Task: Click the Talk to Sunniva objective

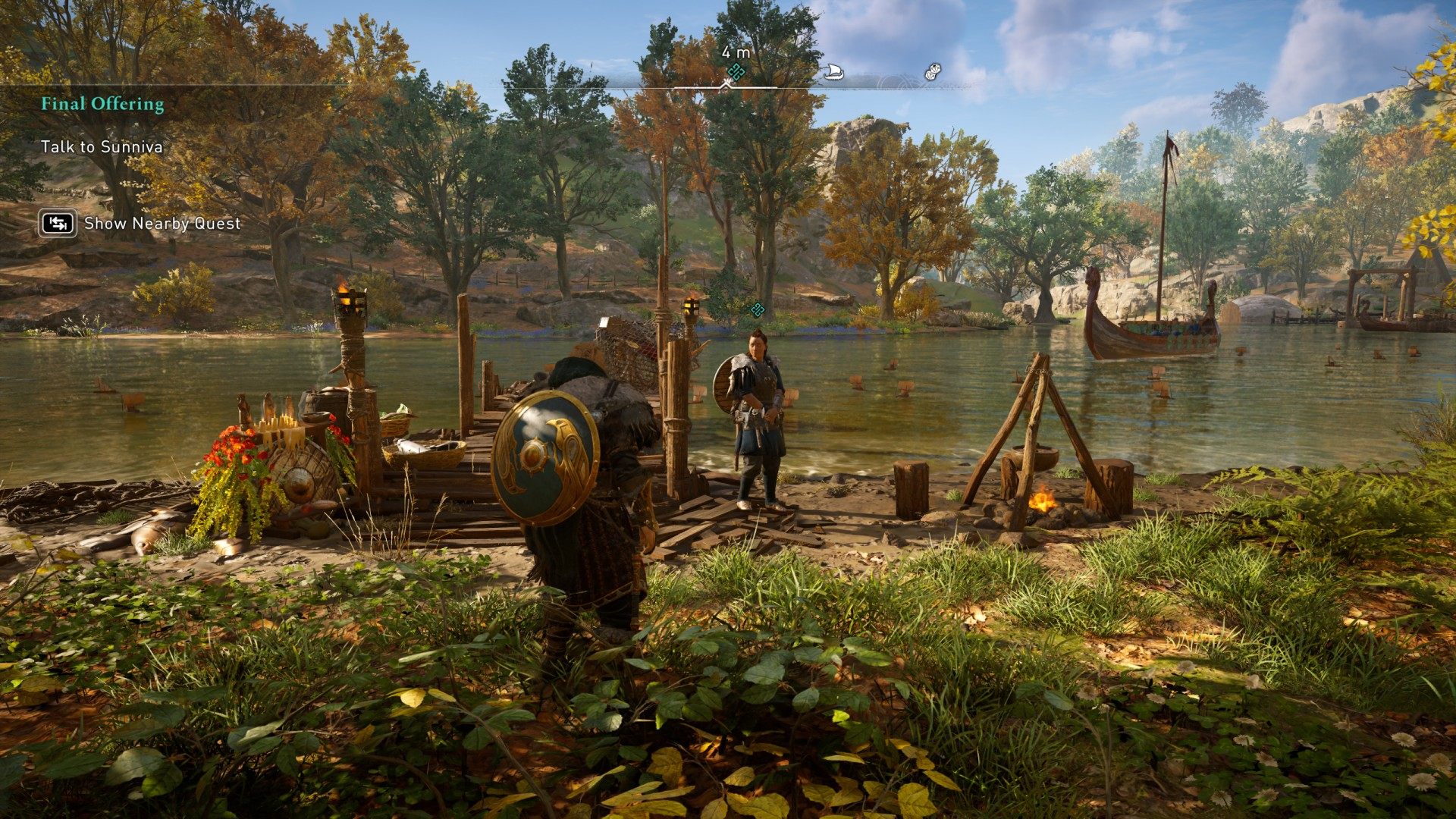Action: click(102, 147)
